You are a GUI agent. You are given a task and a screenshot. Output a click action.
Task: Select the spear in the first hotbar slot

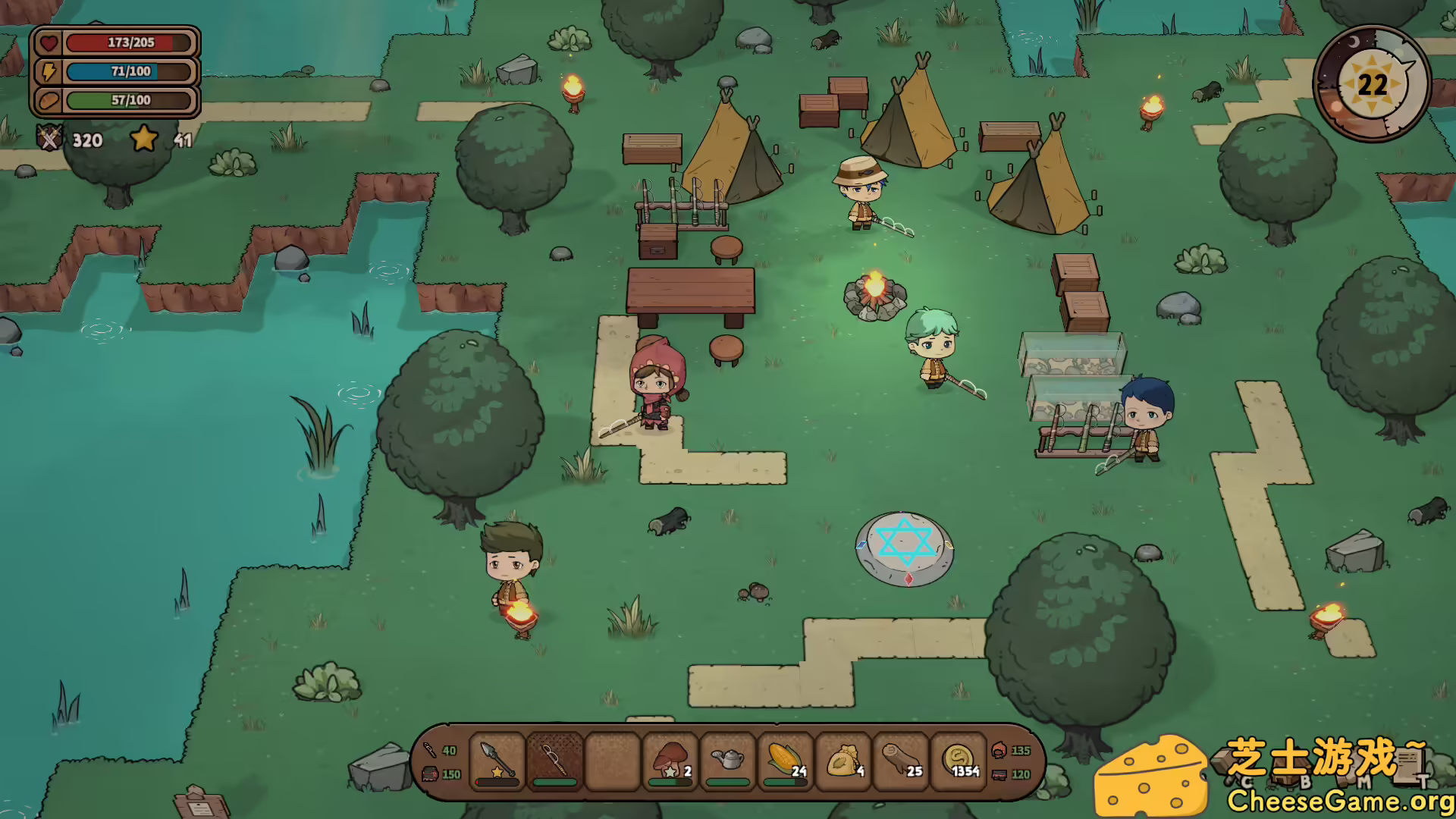point(497,761)
